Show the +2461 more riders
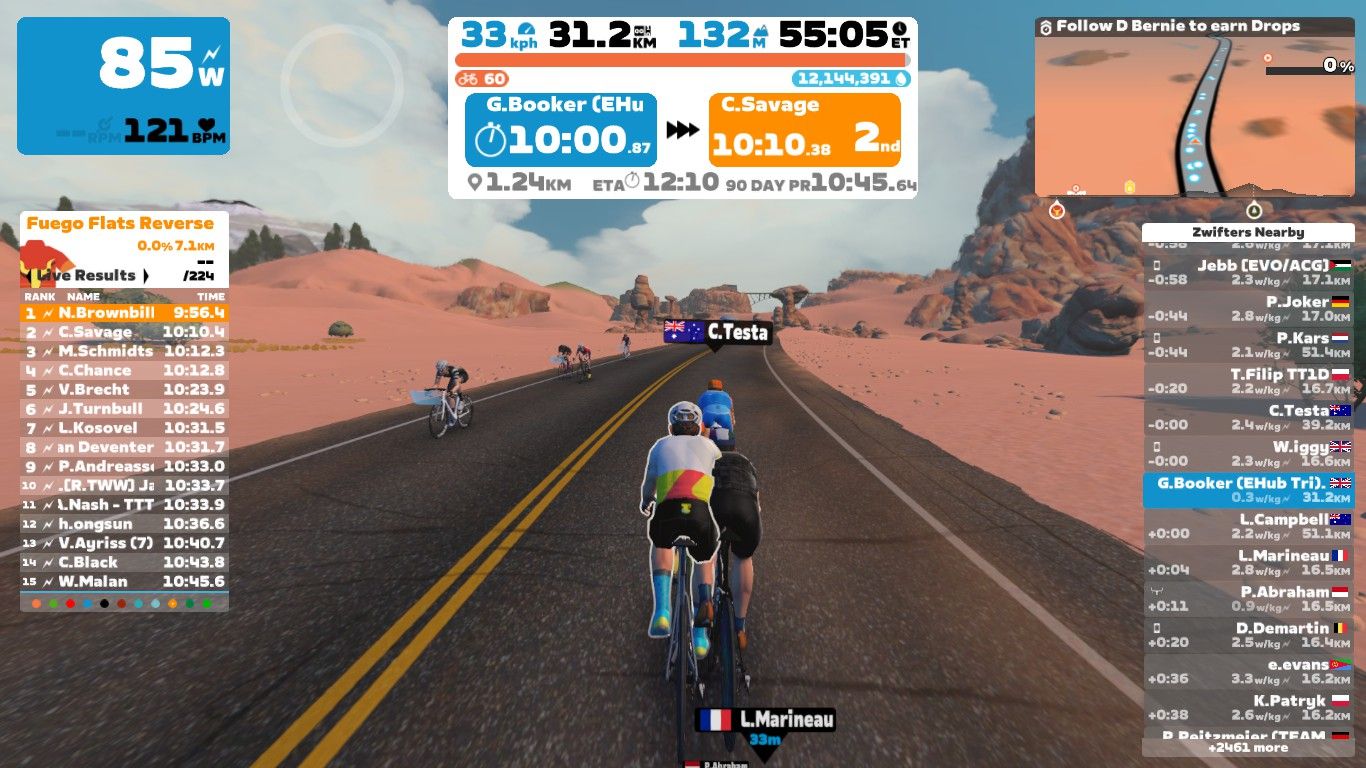 click(x=1248, y=747)
